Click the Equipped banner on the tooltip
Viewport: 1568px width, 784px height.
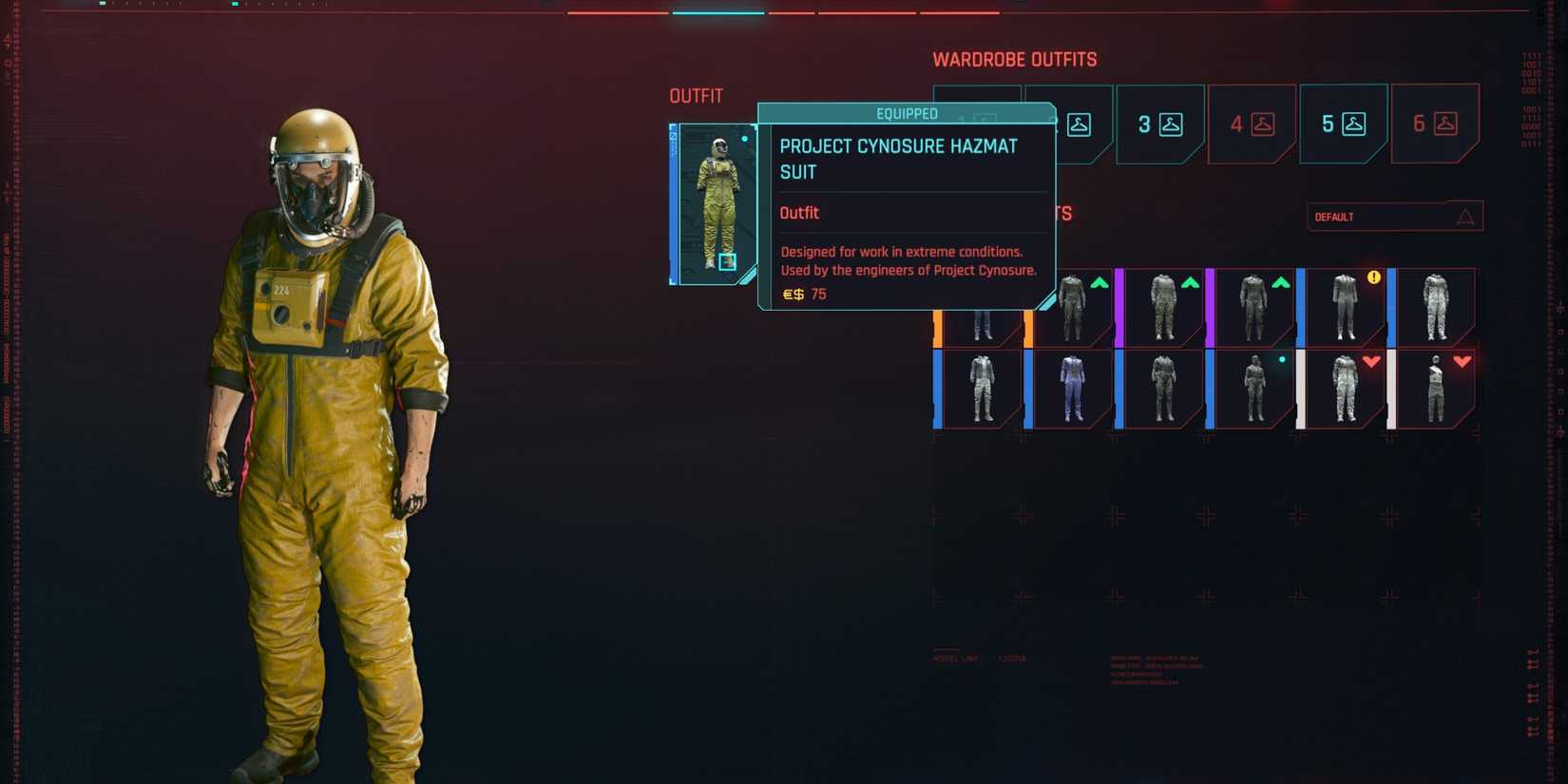click(908, 113)
